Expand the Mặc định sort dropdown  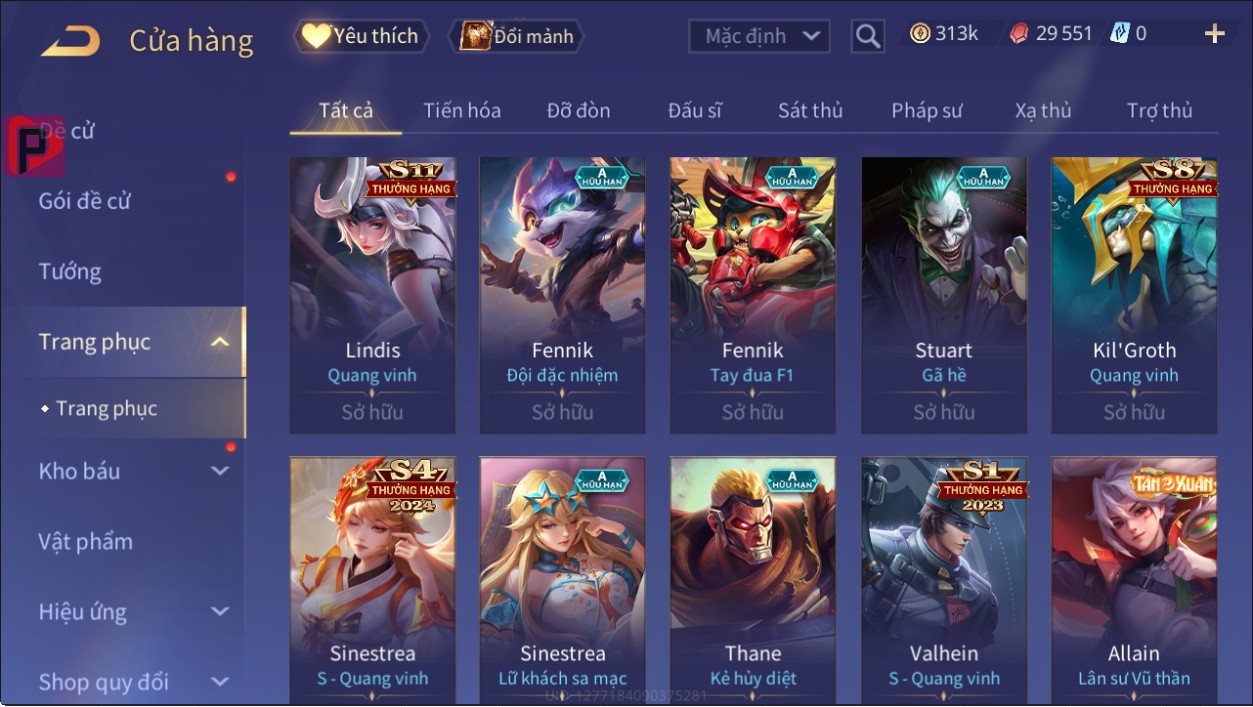point(760,37)
